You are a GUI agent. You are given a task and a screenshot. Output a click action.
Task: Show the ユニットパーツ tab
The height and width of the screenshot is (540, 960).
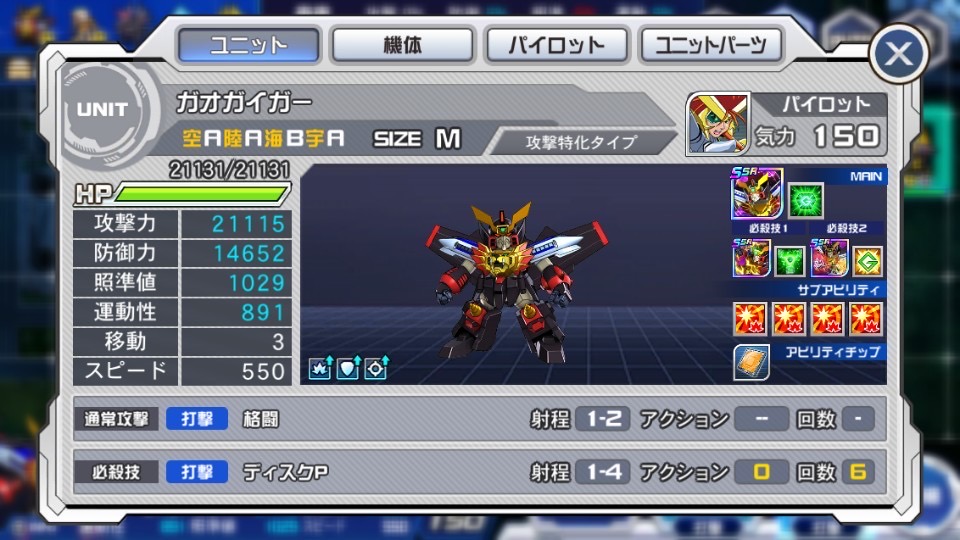point(711,45)
